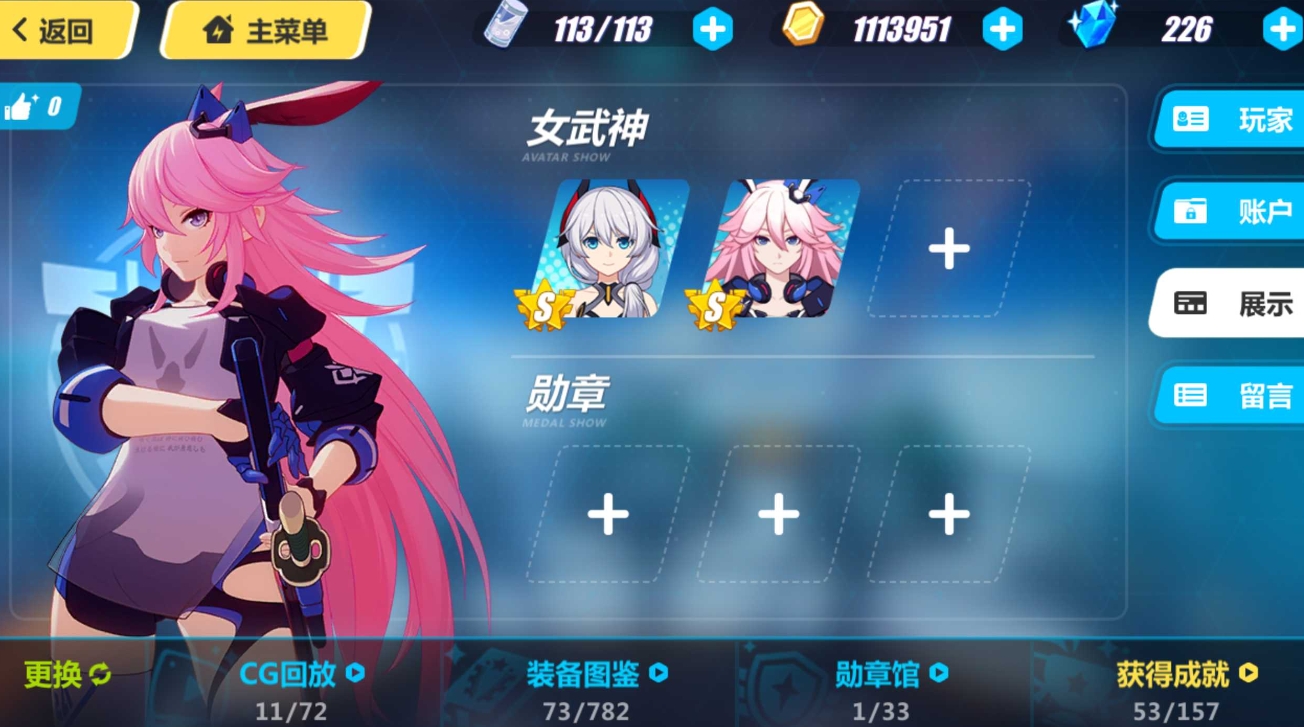Screen dimensions: 1304x727
Task: Fill the middle medal display slot
Action: pos(779,515)
